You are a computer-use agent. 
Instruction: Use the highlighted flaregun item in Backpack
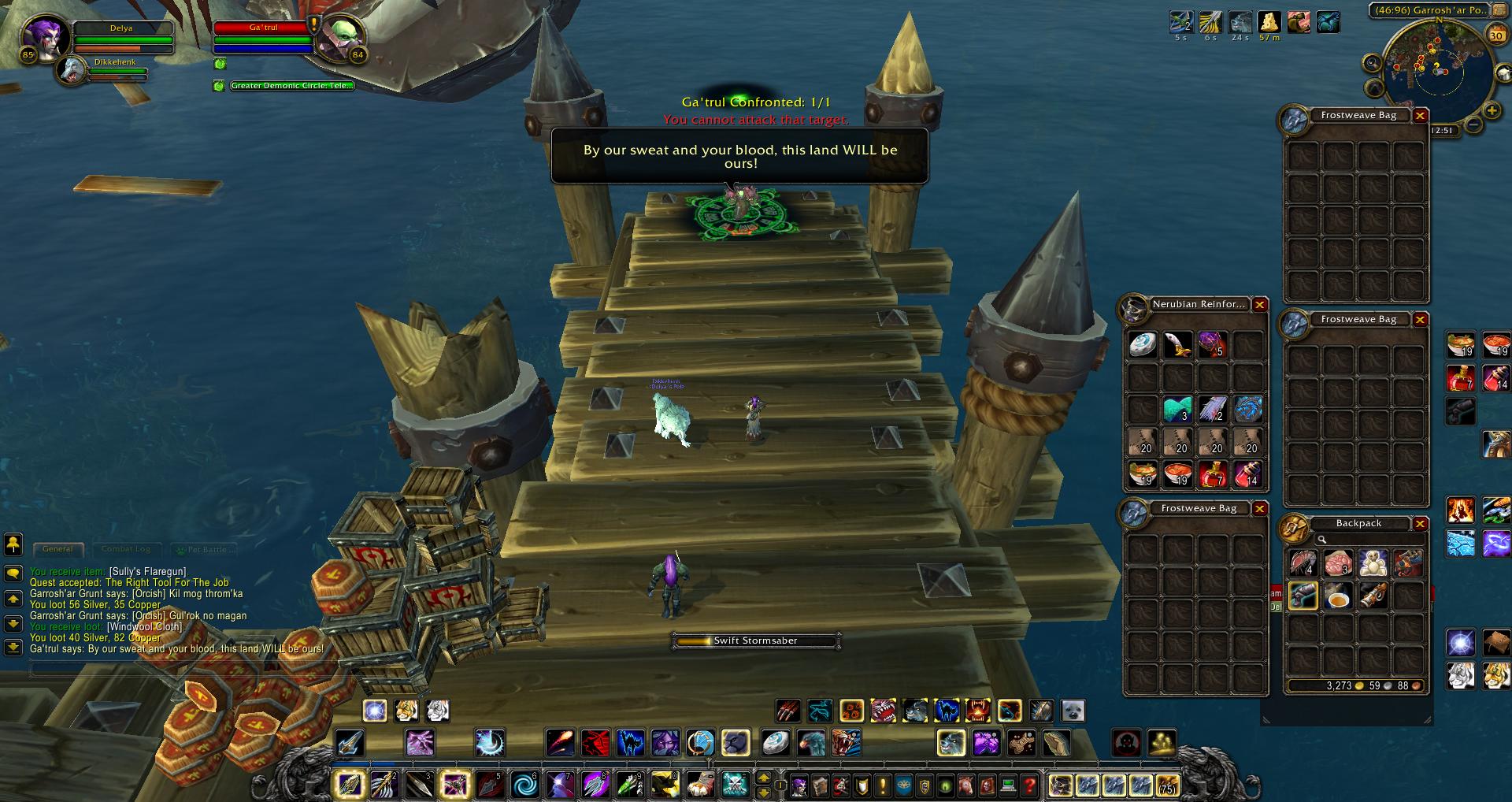tap(1303, 596)
